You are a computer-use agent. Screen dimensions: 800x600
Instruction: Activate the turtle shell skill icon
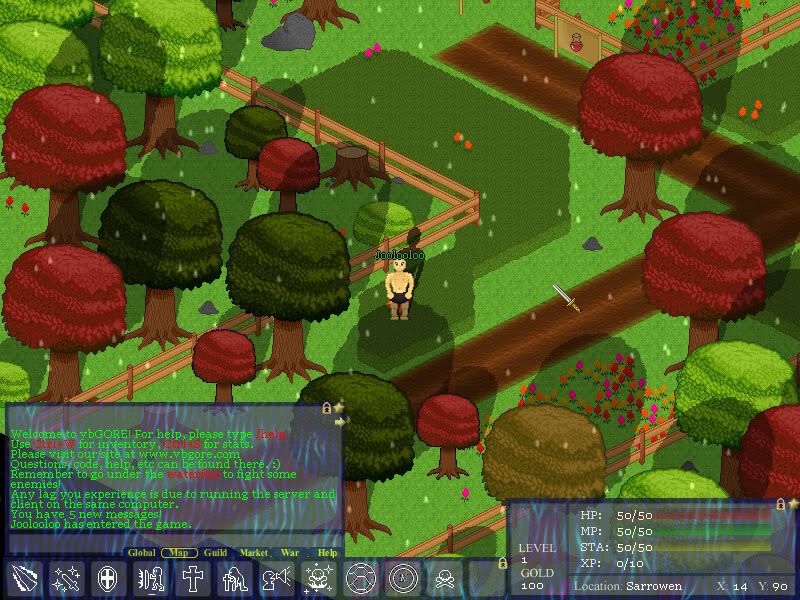[x=360, y=579]
